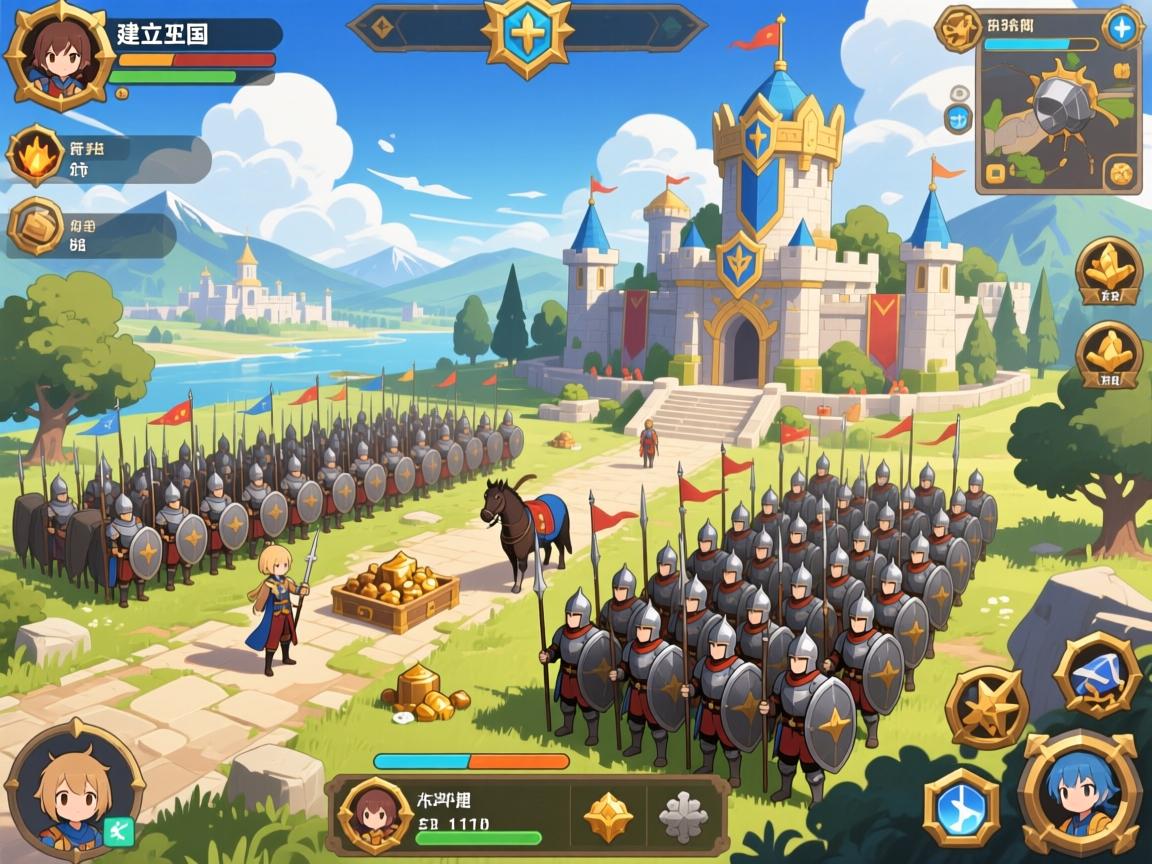1152x864 pixels.
Task: Activate the gold star ability
Action: (987, 707)
